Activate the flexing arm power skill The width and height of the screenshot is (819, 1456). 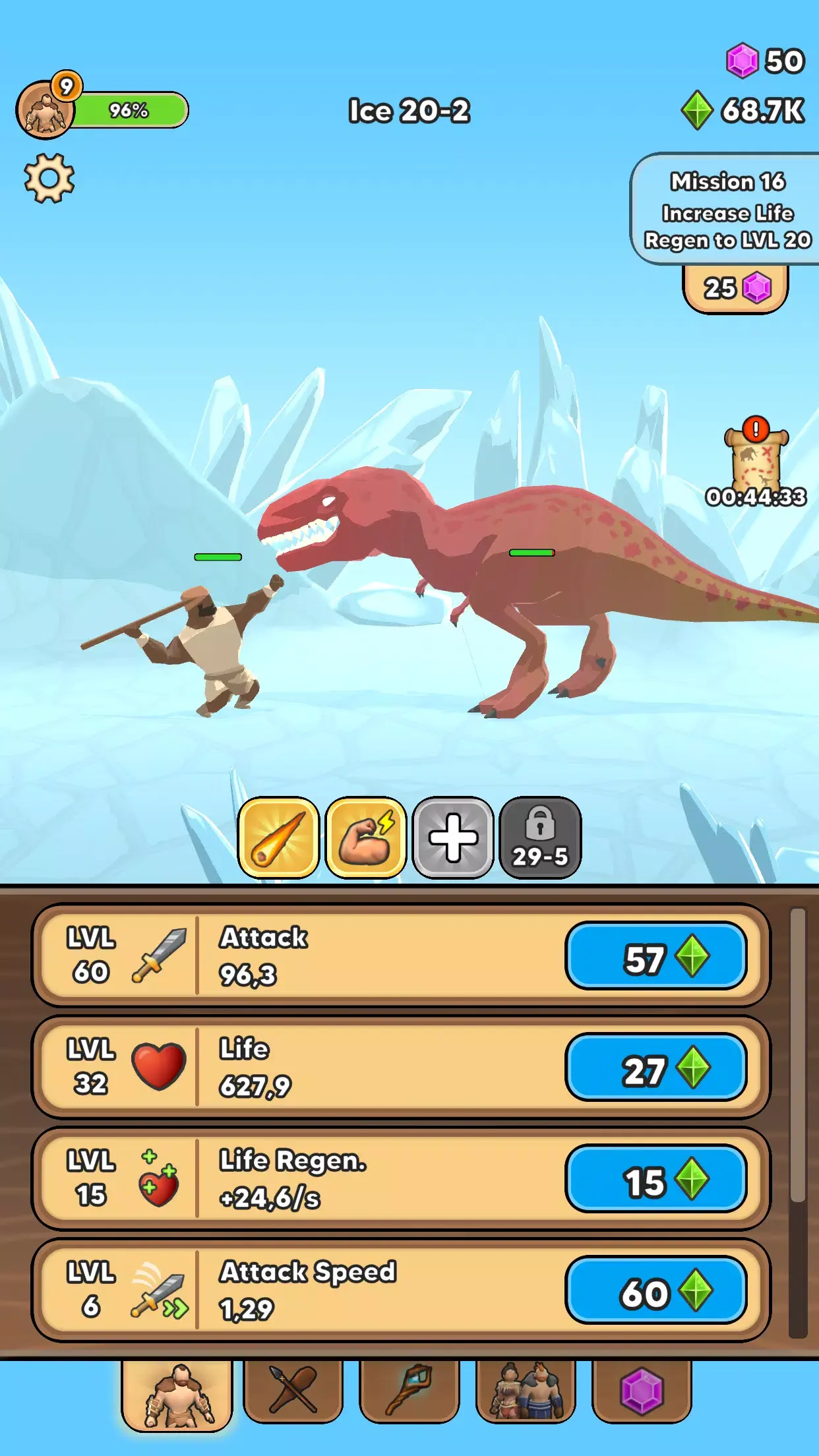pos(365,837)
